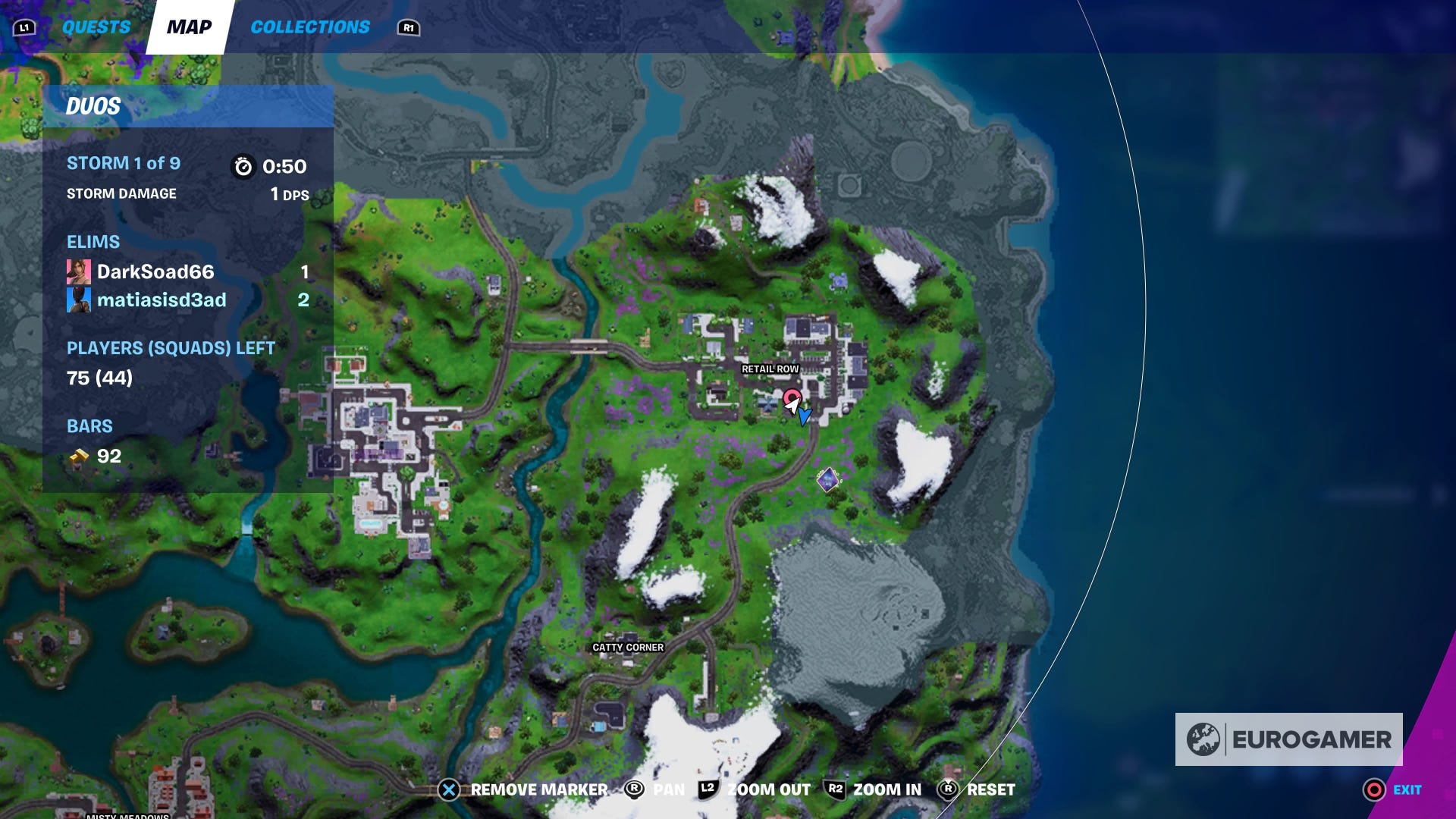Select the red circle Exit icon
This screenshot has width=1456, height=819.
pyautogui.click(x=1376, y=789)
